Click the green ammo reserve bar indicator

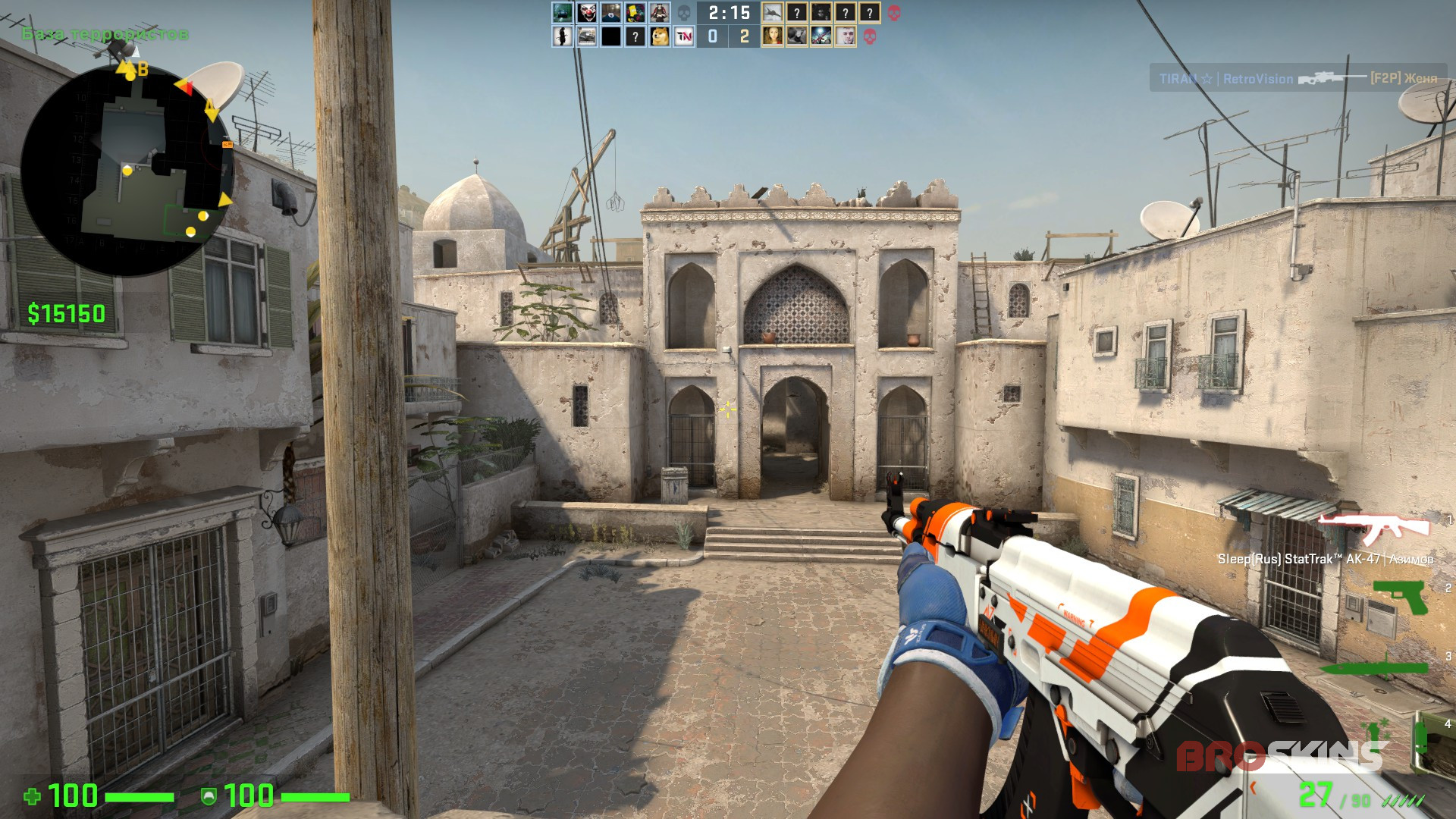[1403, 801]
